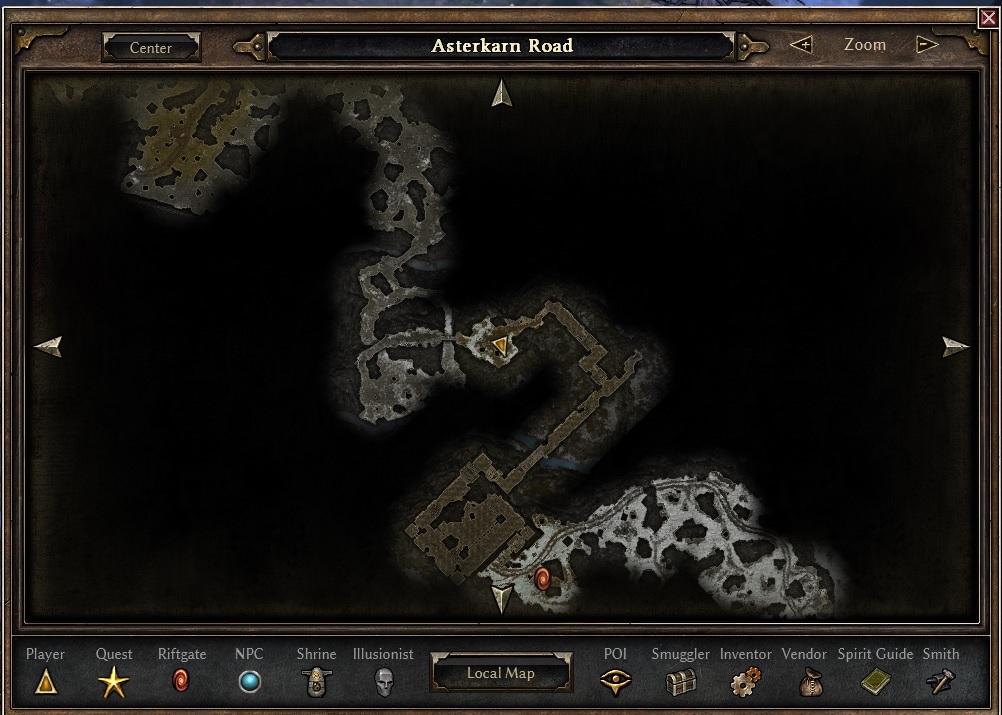The width and height of the screenshot is (1002, 715).
Task: Zoom out the map with minus arrow
Action: 927,45
